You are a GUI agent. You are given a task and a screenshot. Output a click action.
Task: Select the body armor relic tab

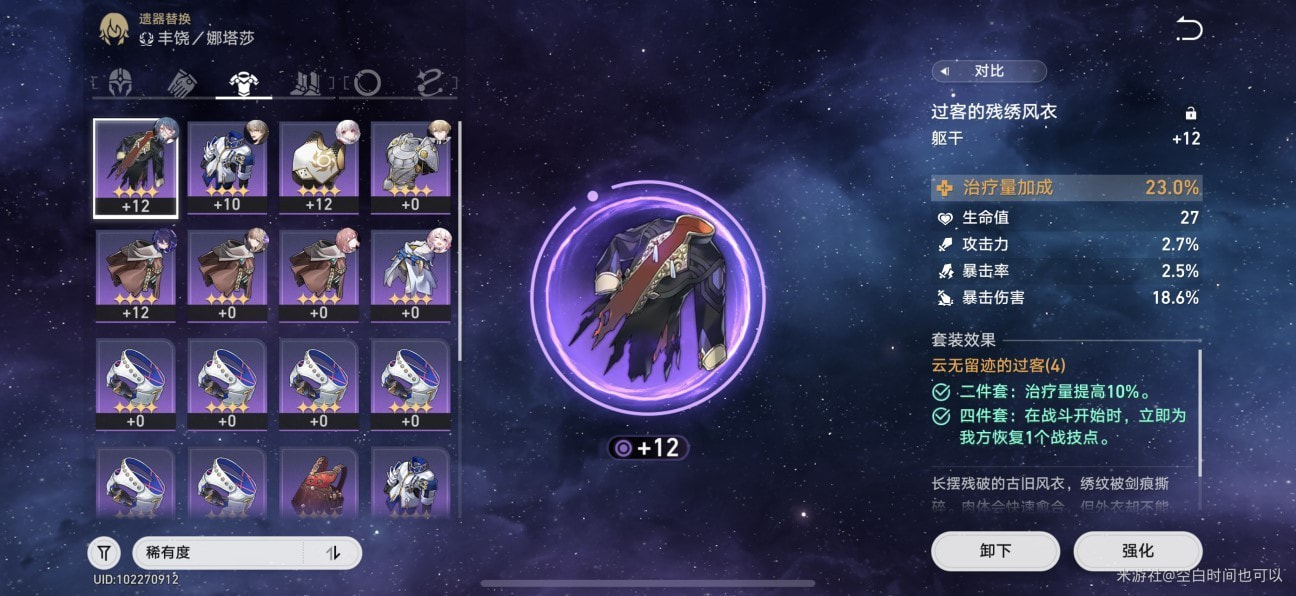click(x=244, y=83)
